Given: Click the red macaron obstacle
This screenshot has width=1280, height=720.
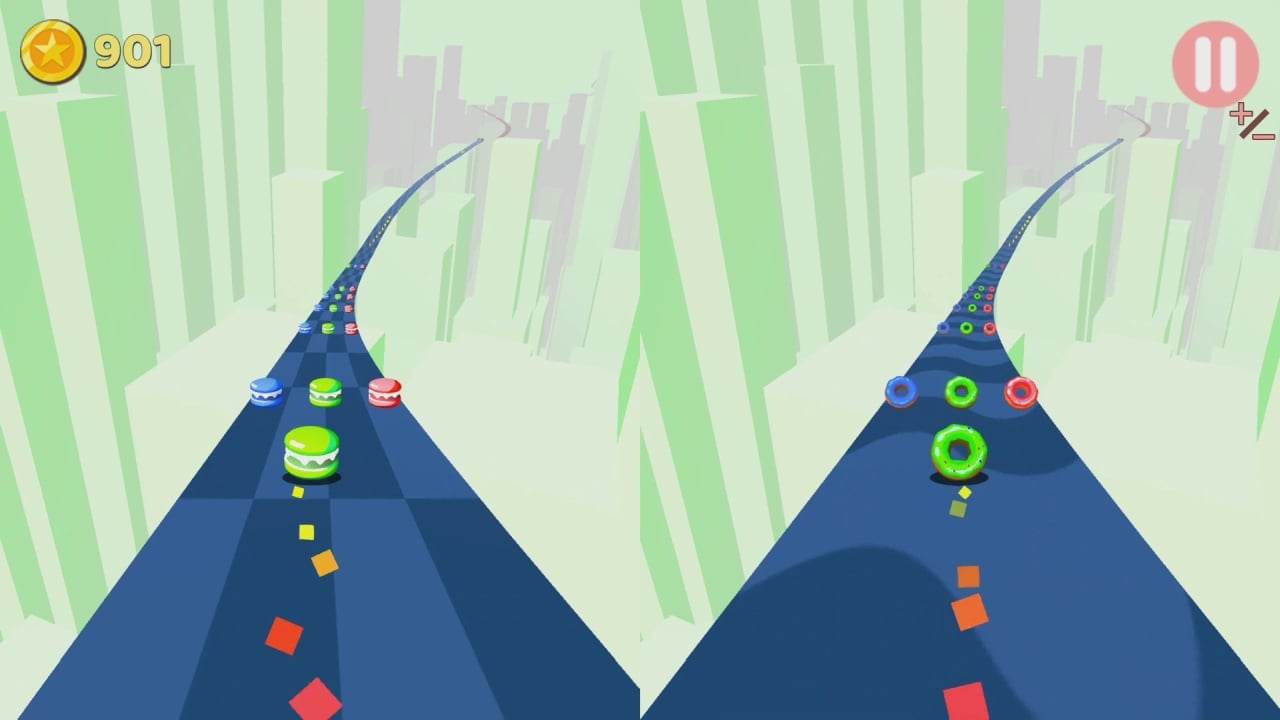Looking at the screenshot, I should [385, 394].
